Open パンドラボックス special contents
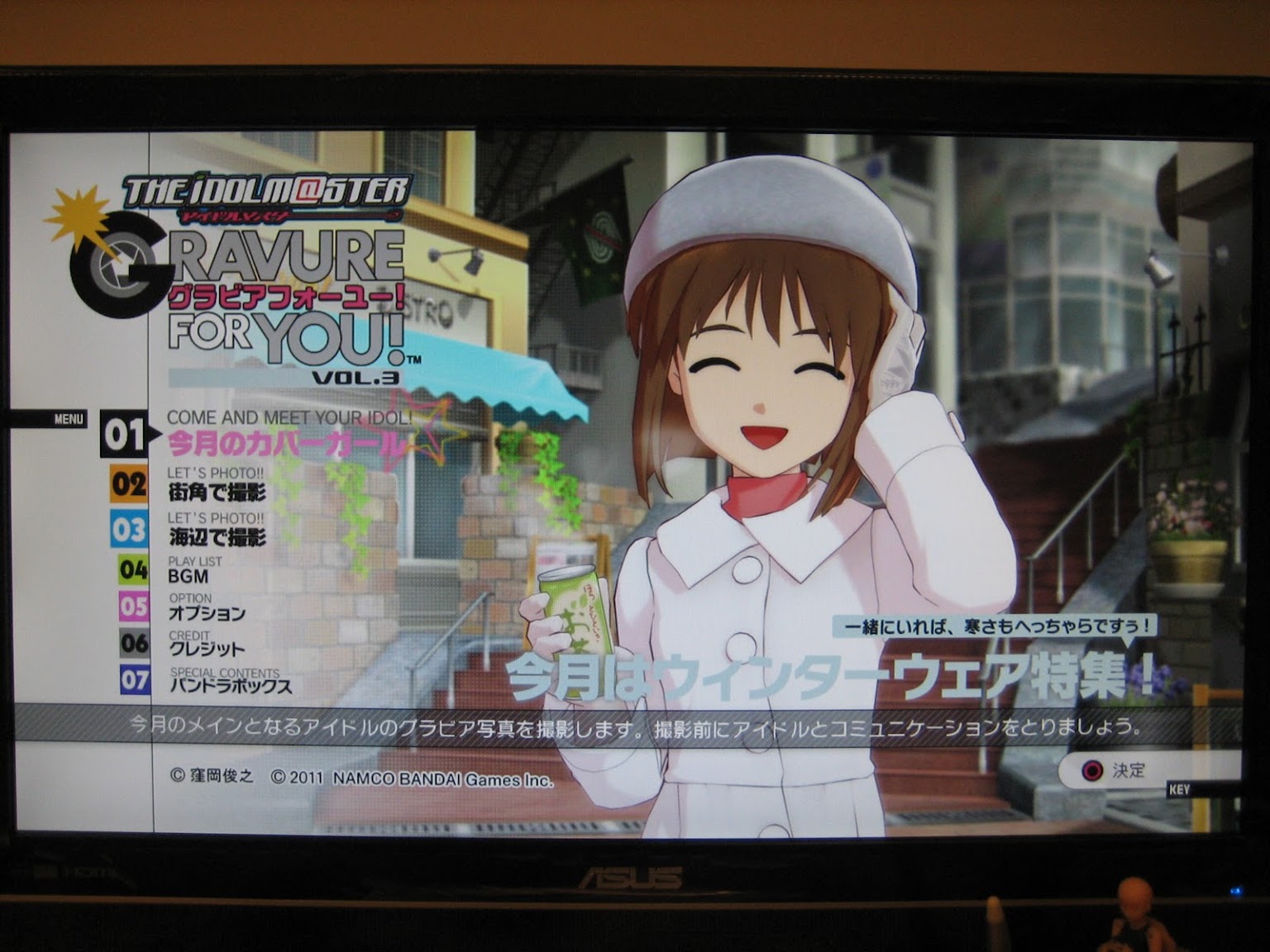Screen dimensions: 1270x952 [x=231, y=686]
